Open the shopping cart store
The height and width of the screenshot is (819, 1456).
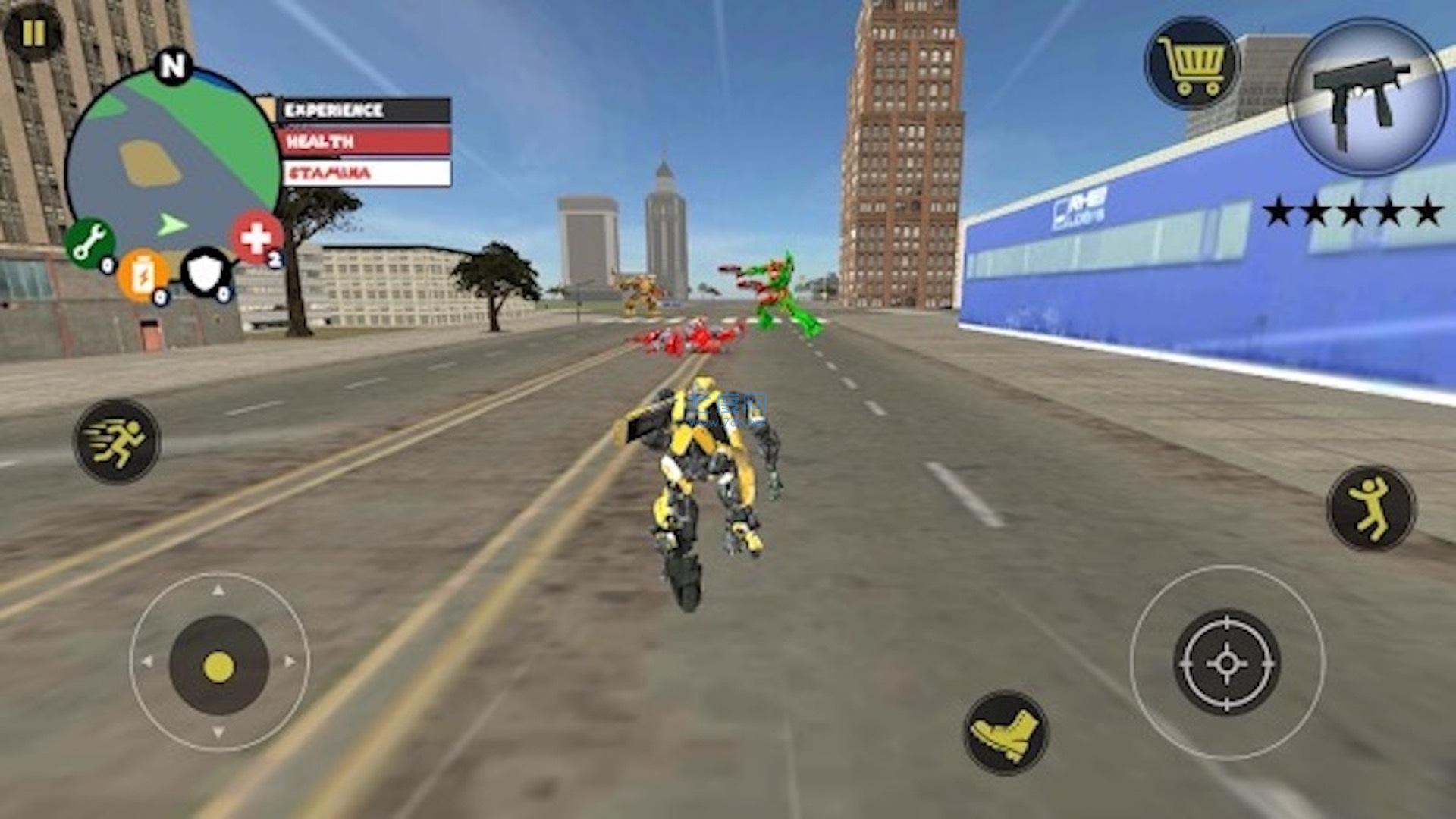point(1192,64)
